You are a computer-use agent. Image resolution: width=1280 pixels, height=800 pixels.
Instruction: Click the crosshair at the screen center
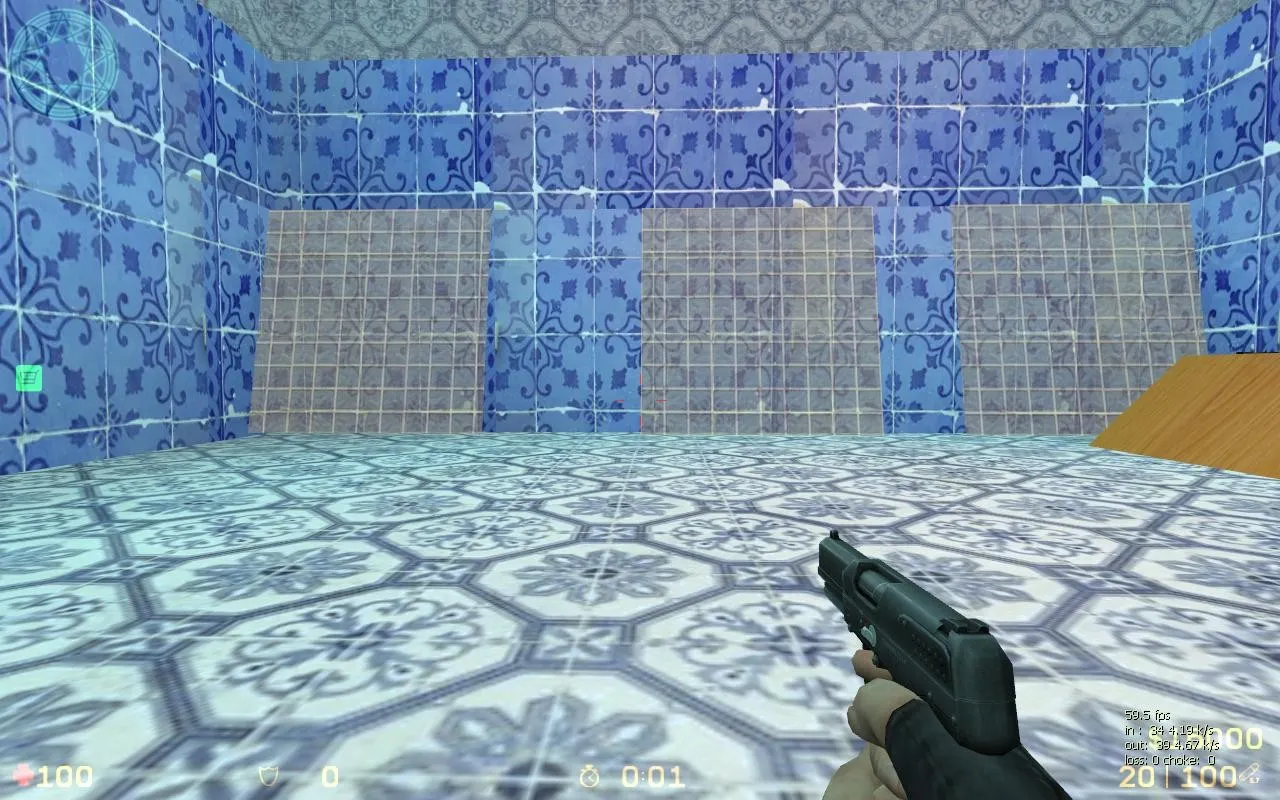[x=640, y=400]
